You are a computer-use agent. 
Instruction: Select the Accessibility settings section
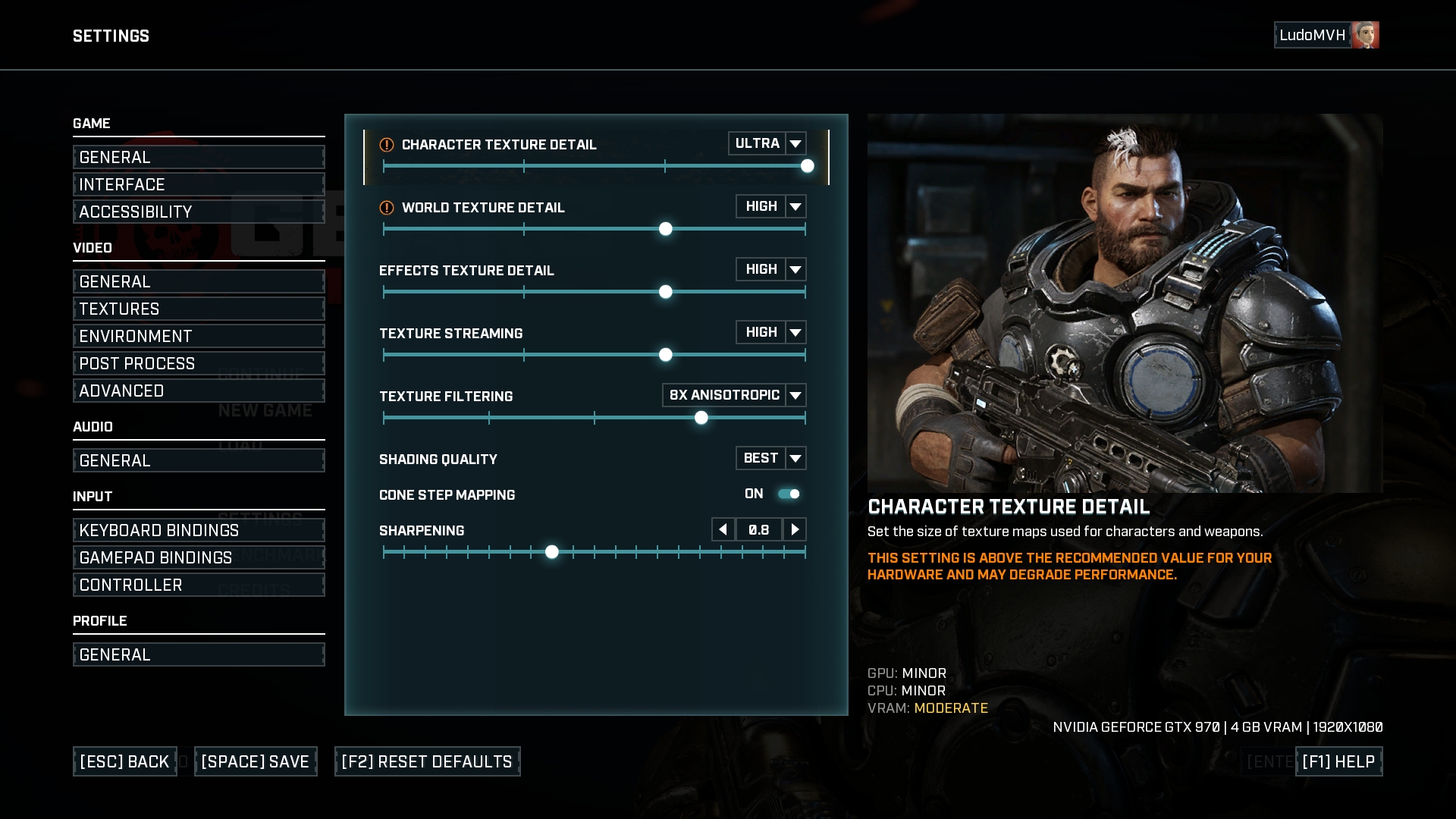199,212
